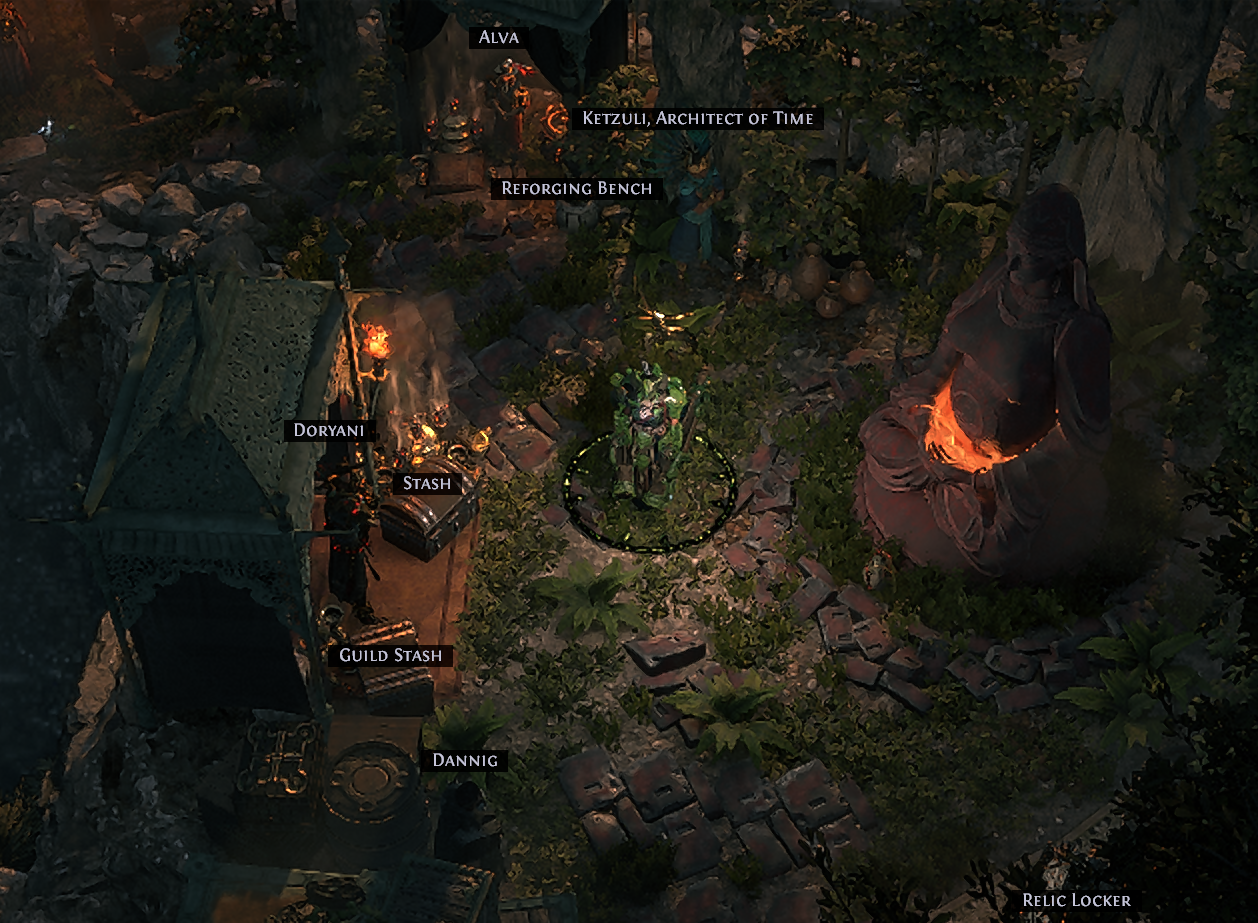Viewport: 1258px width, 923px height.
Task: Open the Guild Stash label
Action: coord(390,656)
